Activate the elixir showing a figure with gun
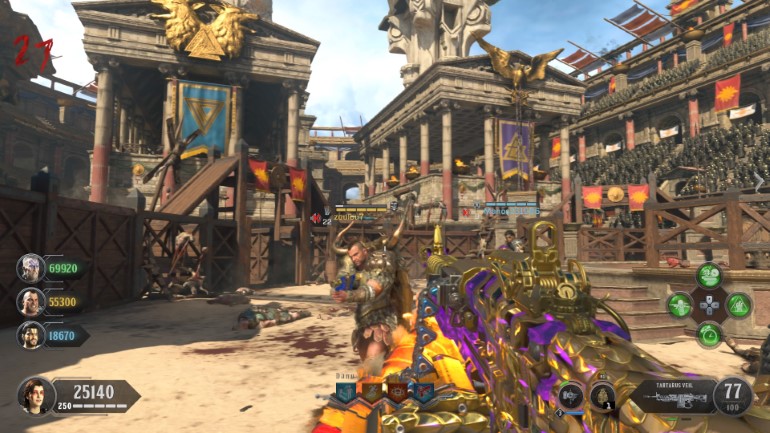 [679, 305]
